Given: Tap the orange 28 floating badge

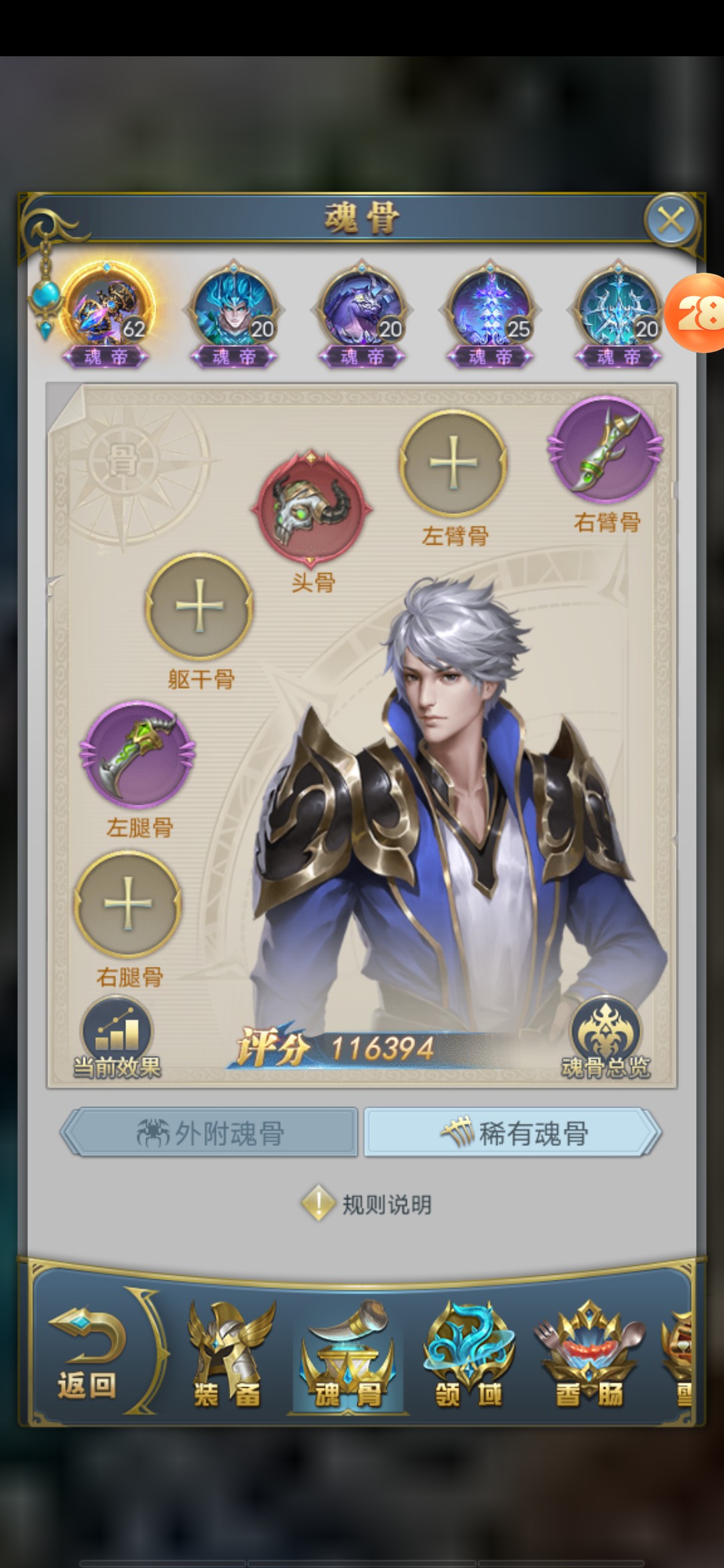Looking at the screenshot, I should (697, 313).
